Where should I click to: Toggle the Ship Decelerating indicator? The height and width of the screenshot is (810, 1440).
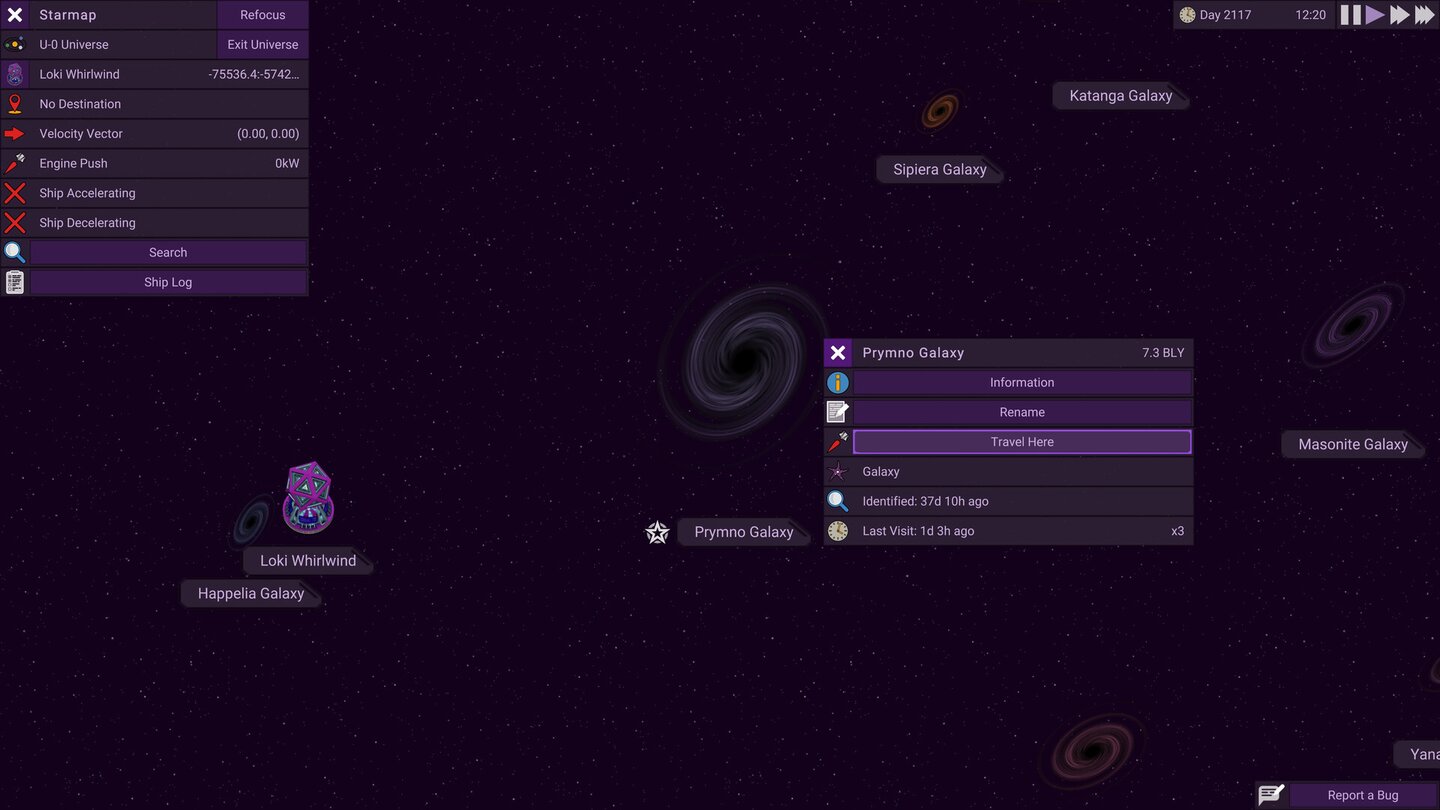(x=14, y=222)
